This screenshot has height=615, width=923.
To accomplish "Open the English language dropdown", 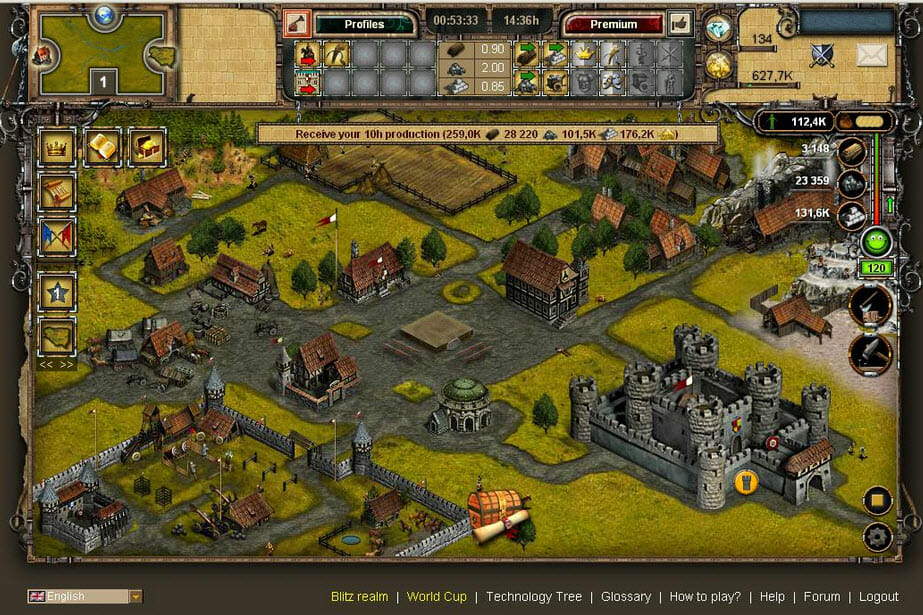I will tap(85, 597).
